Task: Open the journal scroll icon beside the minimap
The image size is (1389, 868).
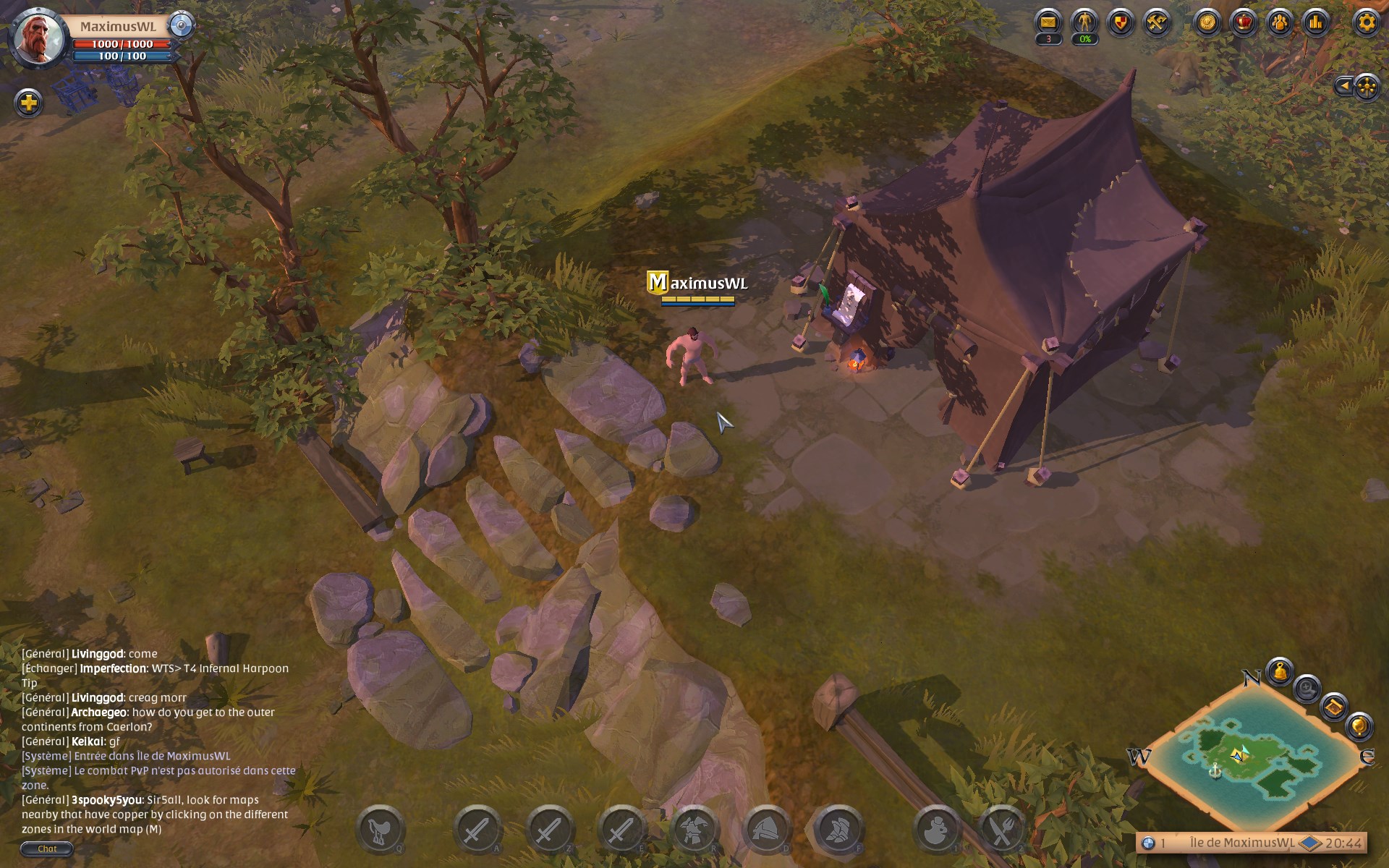Action: (x=1335, y=708)
